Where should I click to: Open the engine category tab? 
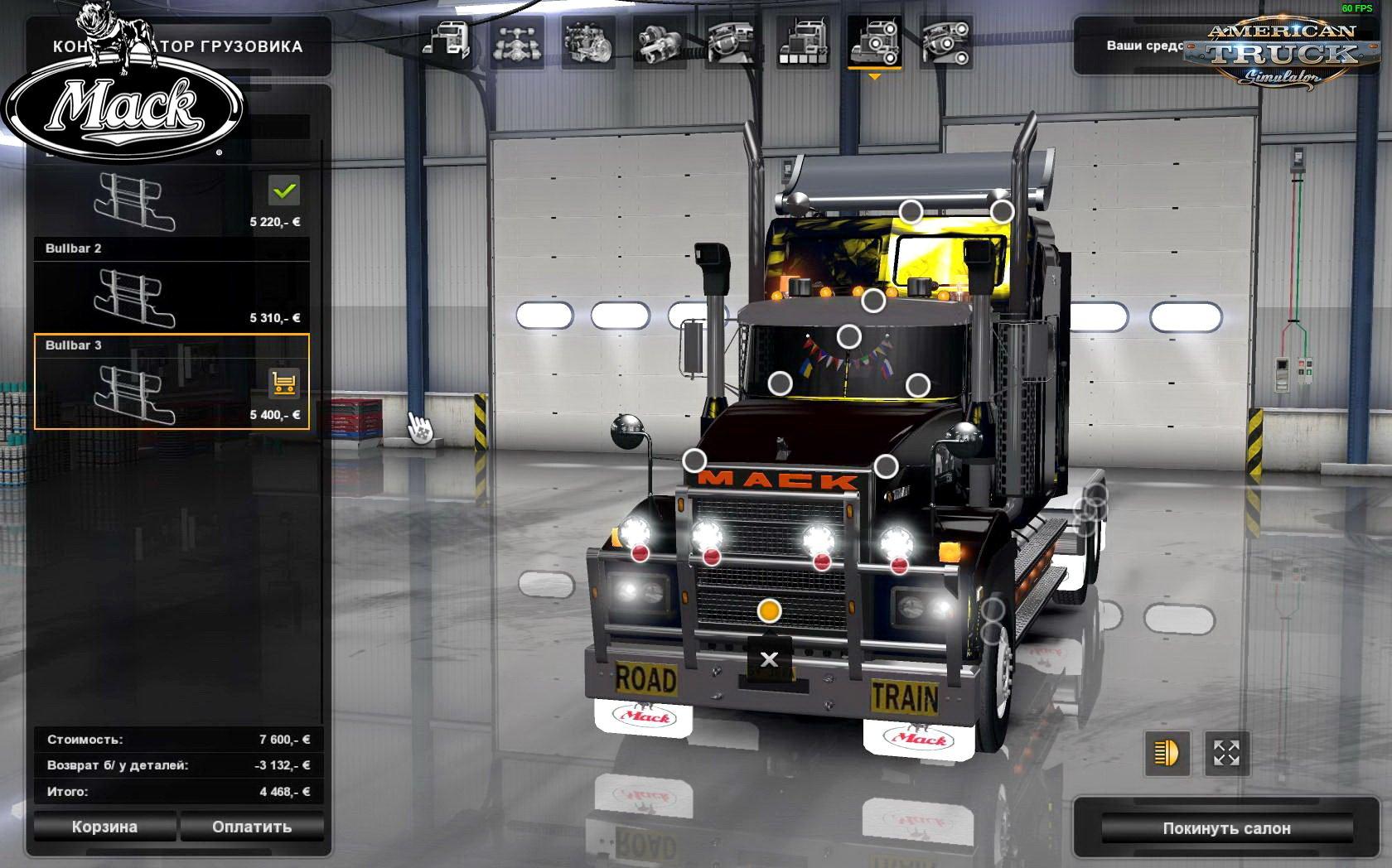587,41
